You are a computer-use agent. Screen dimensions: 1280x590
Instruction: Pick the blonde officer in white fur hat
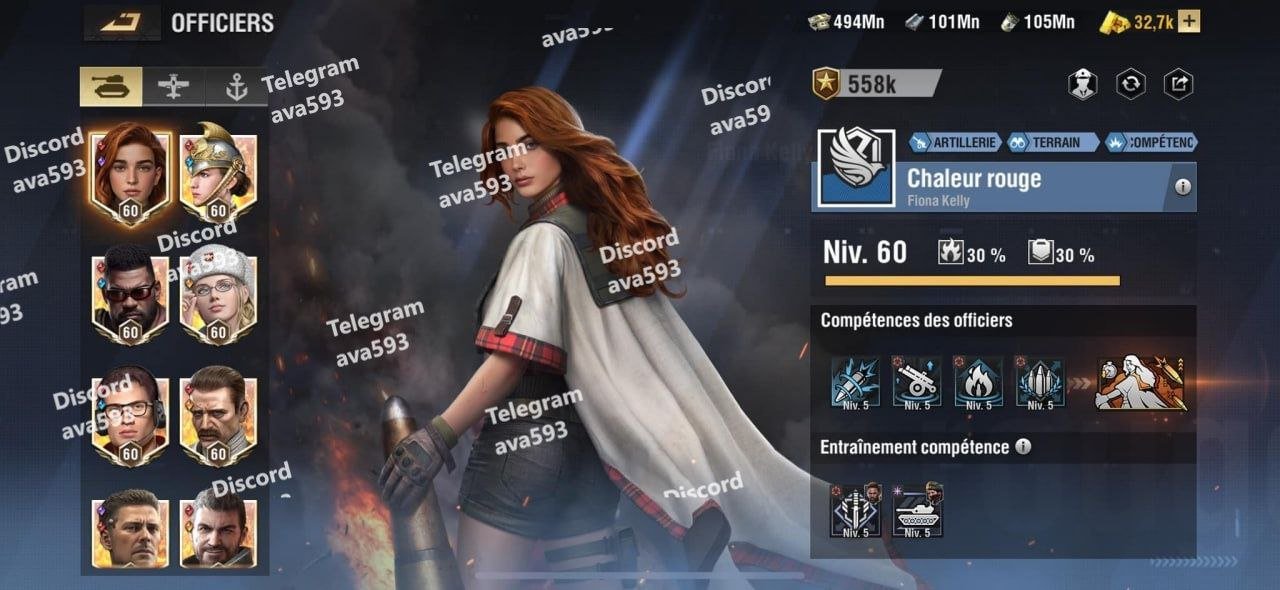[218, 296]
